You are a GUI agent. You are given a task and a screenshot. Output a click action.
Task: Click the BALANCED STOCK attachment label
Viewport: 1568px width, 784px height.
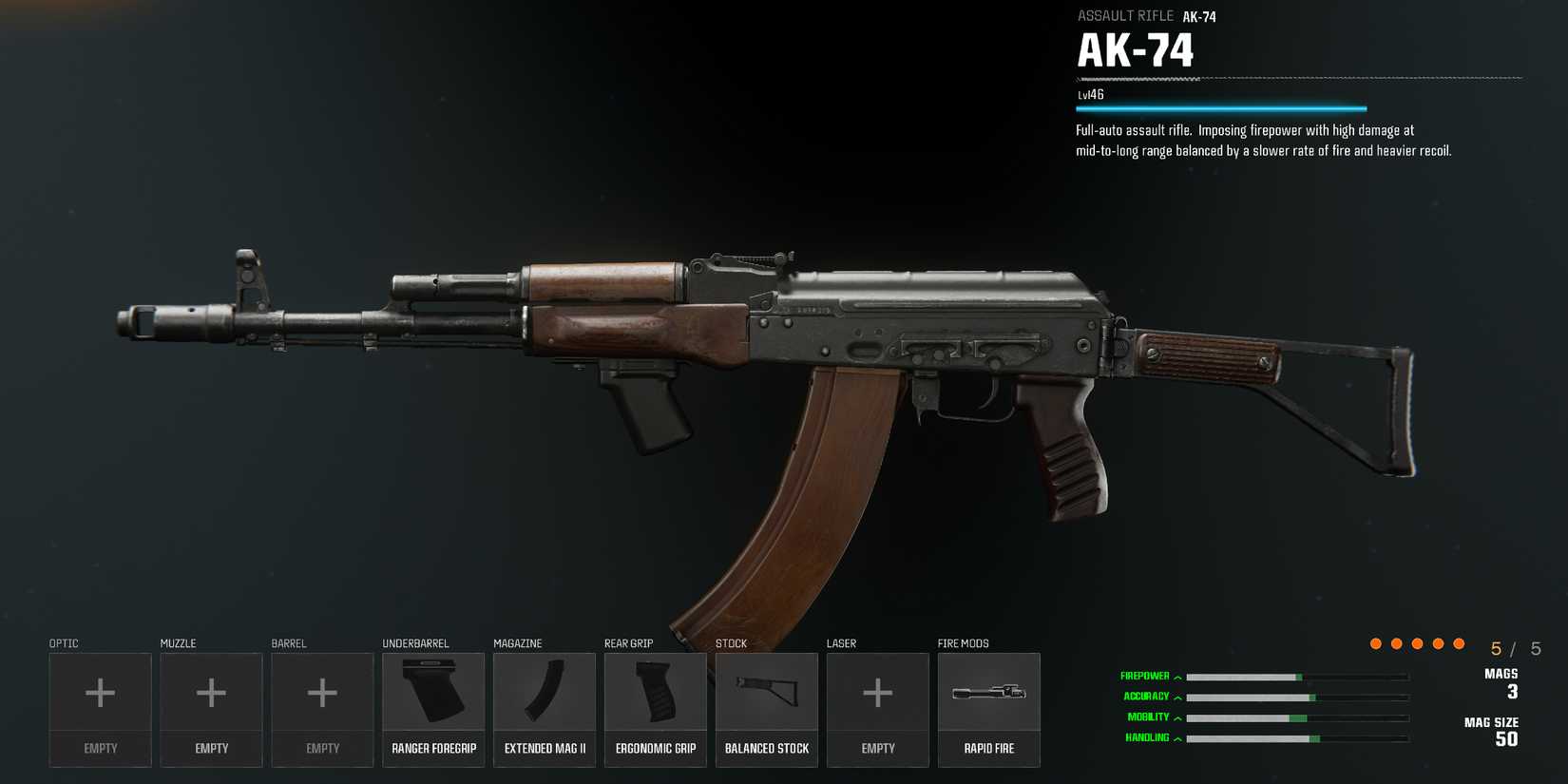tap(766, 748)
